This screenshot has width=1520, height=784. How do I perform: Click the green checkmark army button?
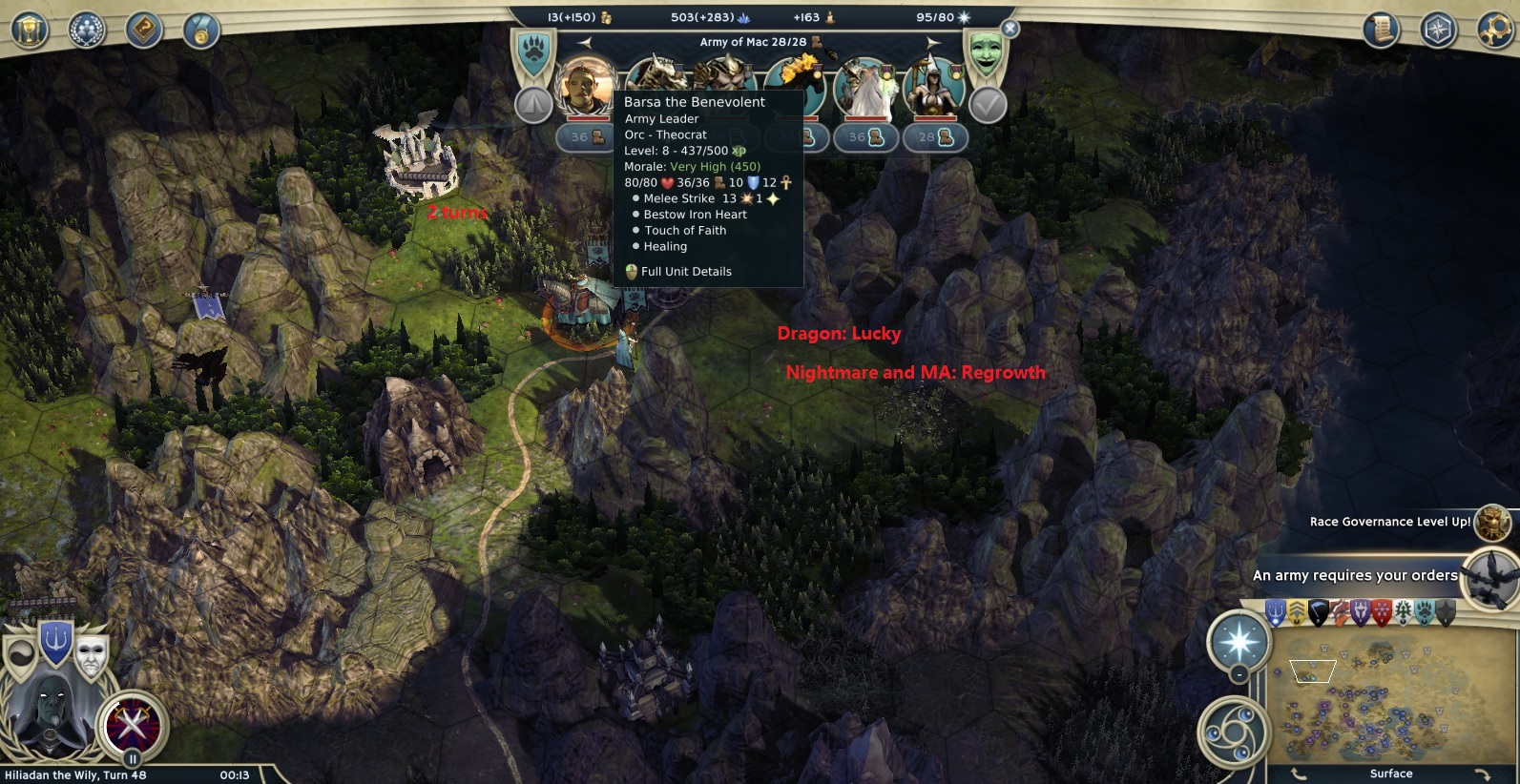[988, 105]
